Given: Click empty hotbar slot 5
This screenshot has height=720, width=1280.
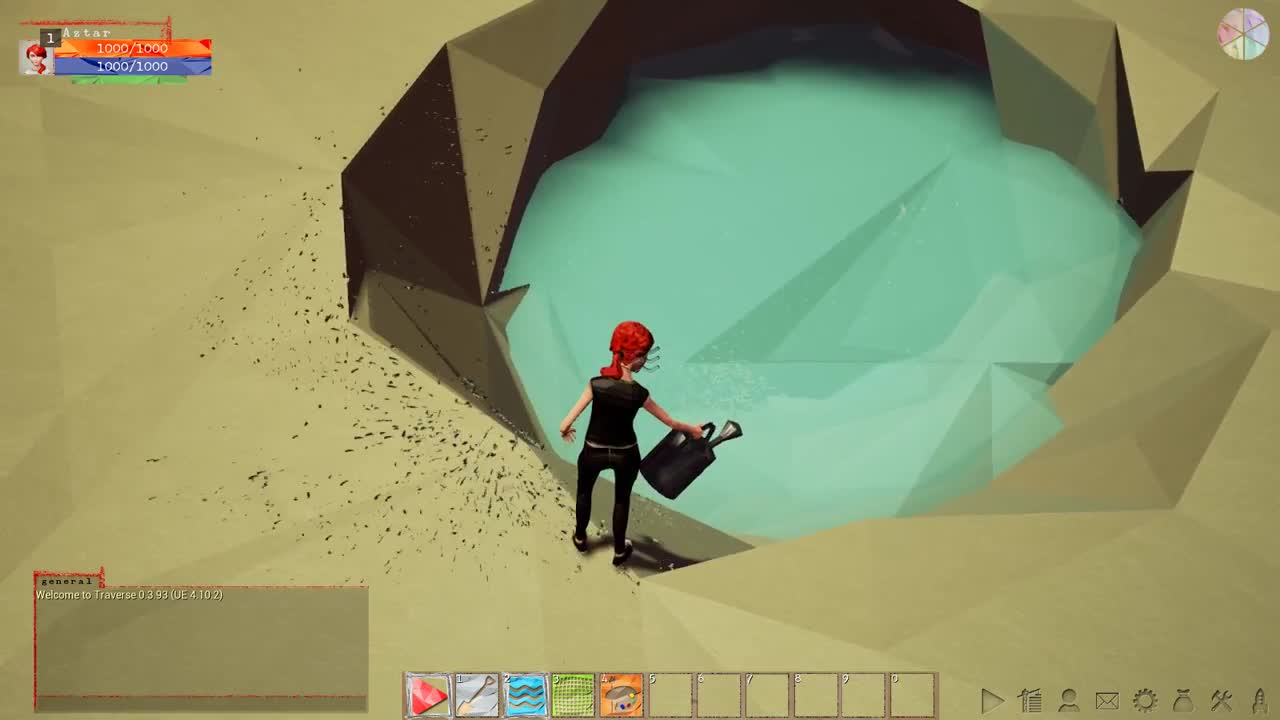Looking at the screenshot, I should tap(669, 694).
